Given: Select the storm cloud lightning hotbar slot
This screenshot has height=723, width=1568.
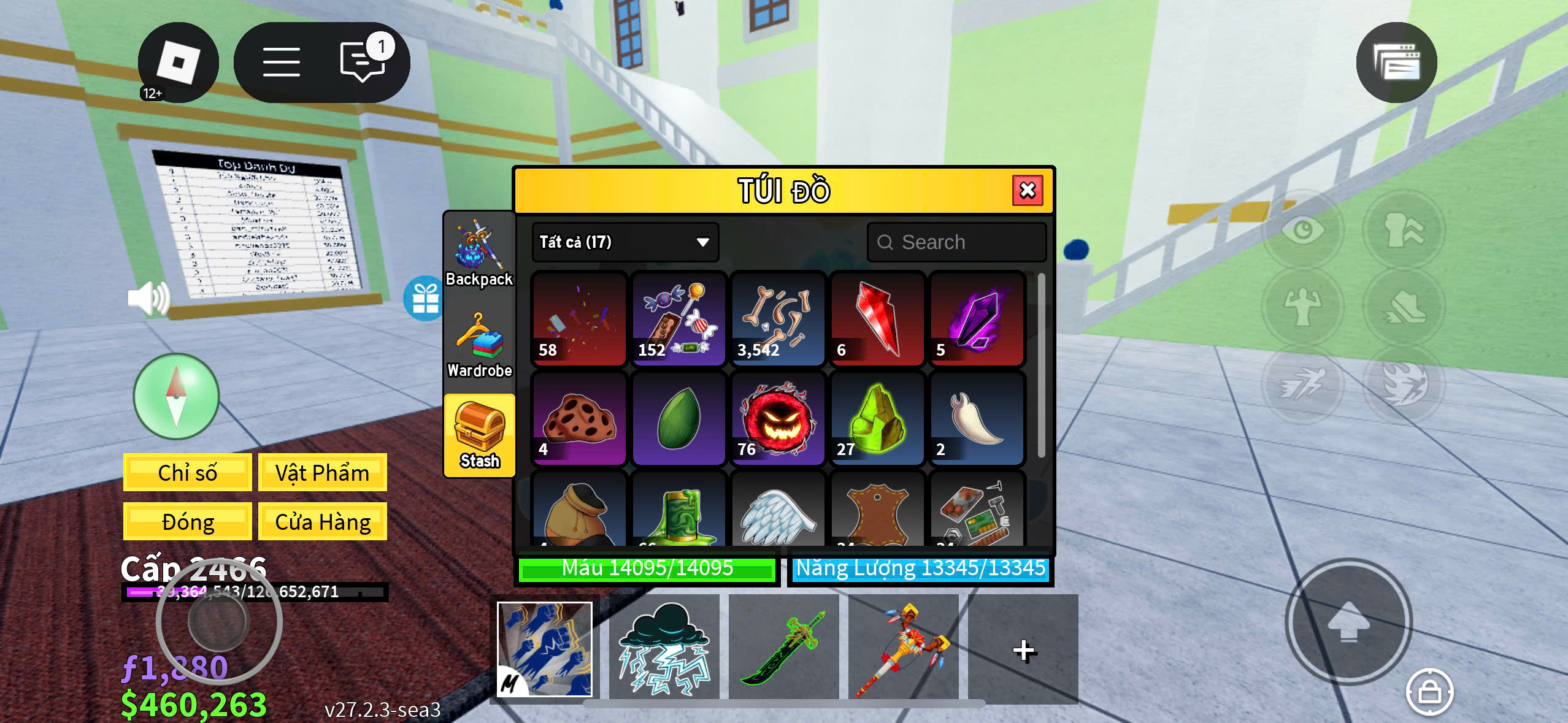Looking at the screenshot, I should click(664, 648).
